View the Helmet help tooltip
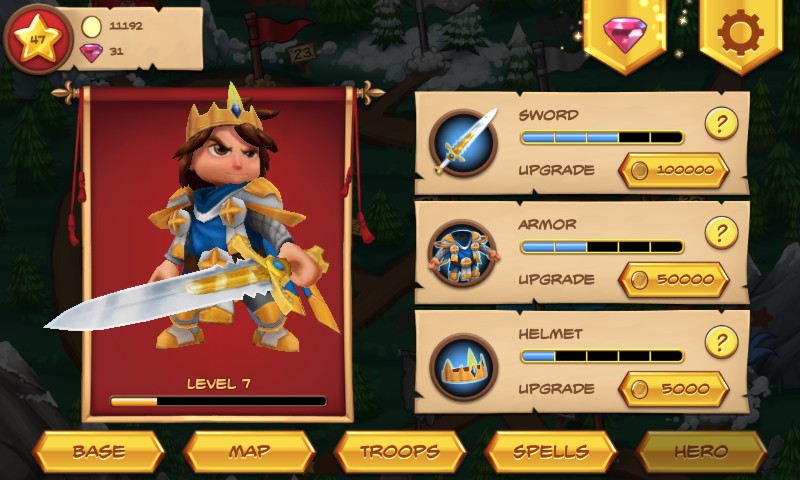800x480 pixels. coord(721,342)
